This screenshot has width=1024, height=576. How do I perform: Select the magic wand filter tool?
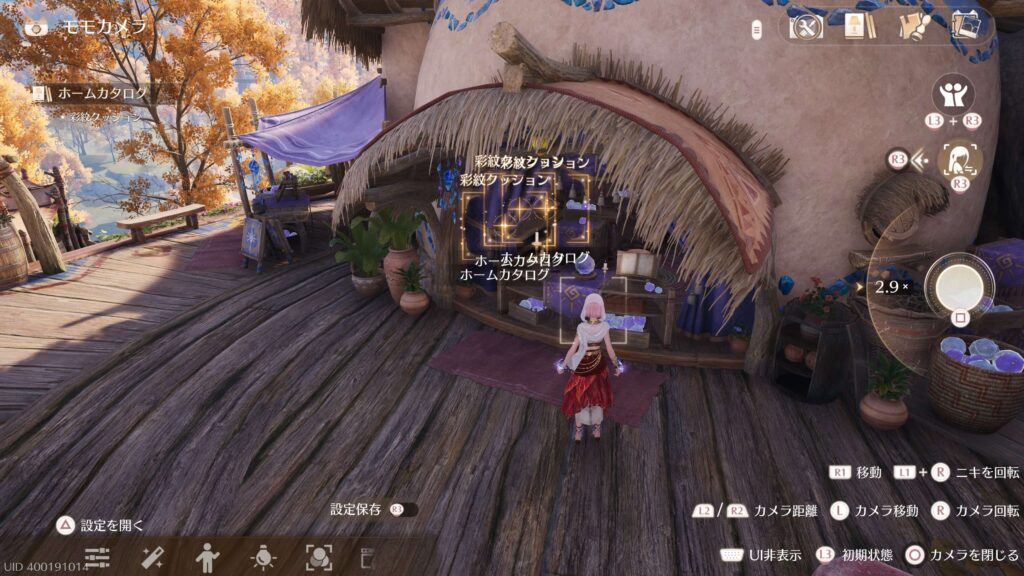(x=153, y=557)
